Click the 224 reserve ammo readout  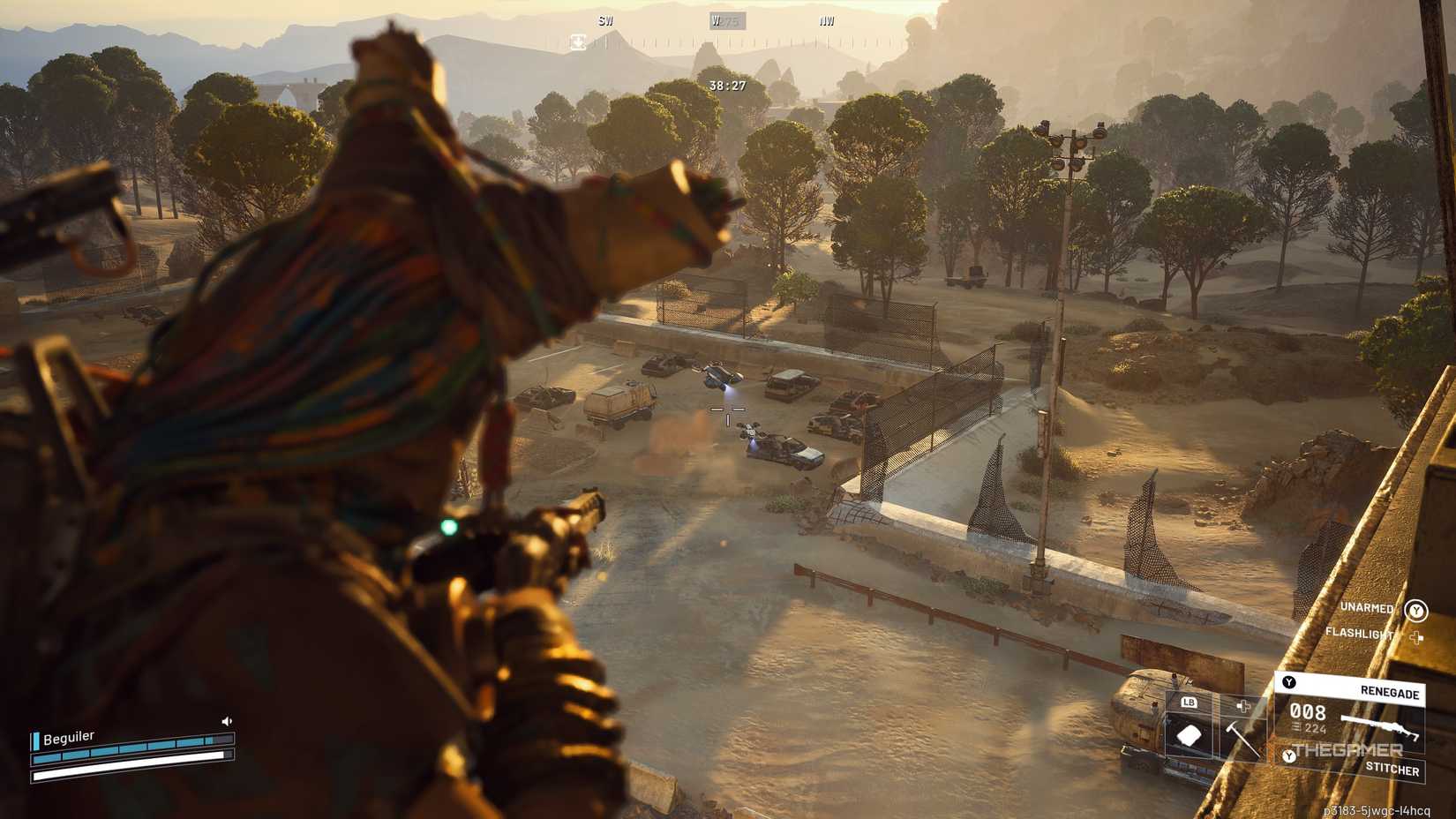coord(1315,728)
